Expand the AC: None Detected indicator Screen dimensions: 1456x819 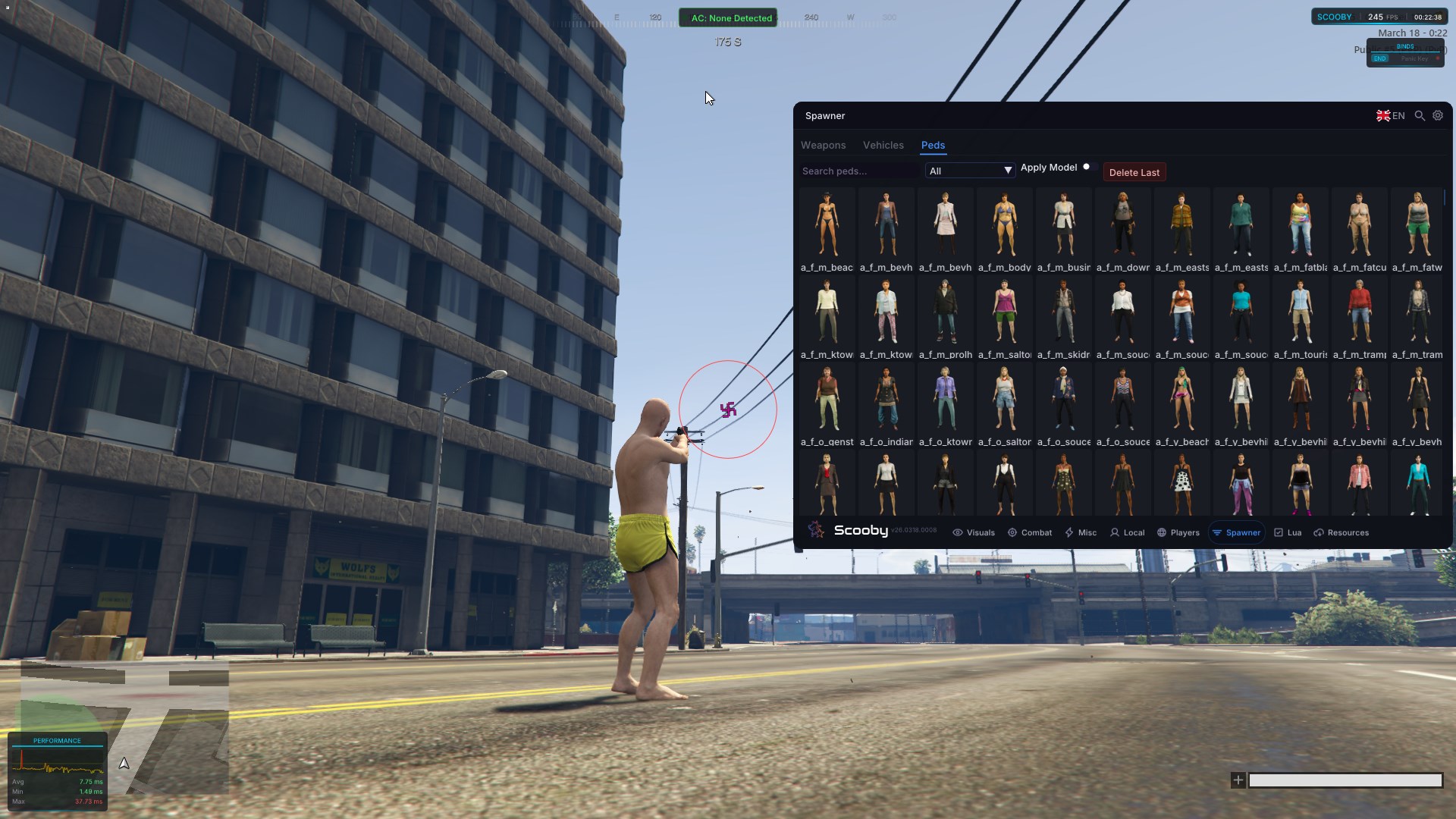[x=727, y=17]
